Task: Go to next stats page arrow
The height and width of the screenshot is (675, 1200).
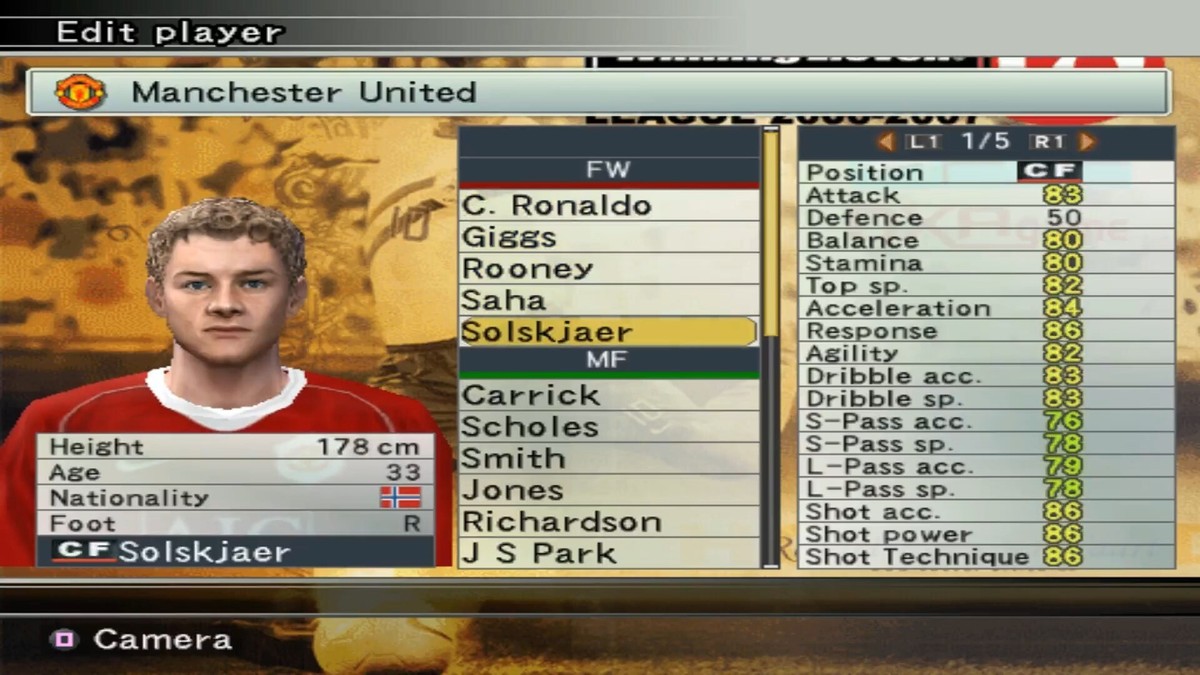Action: (1087, 142)
